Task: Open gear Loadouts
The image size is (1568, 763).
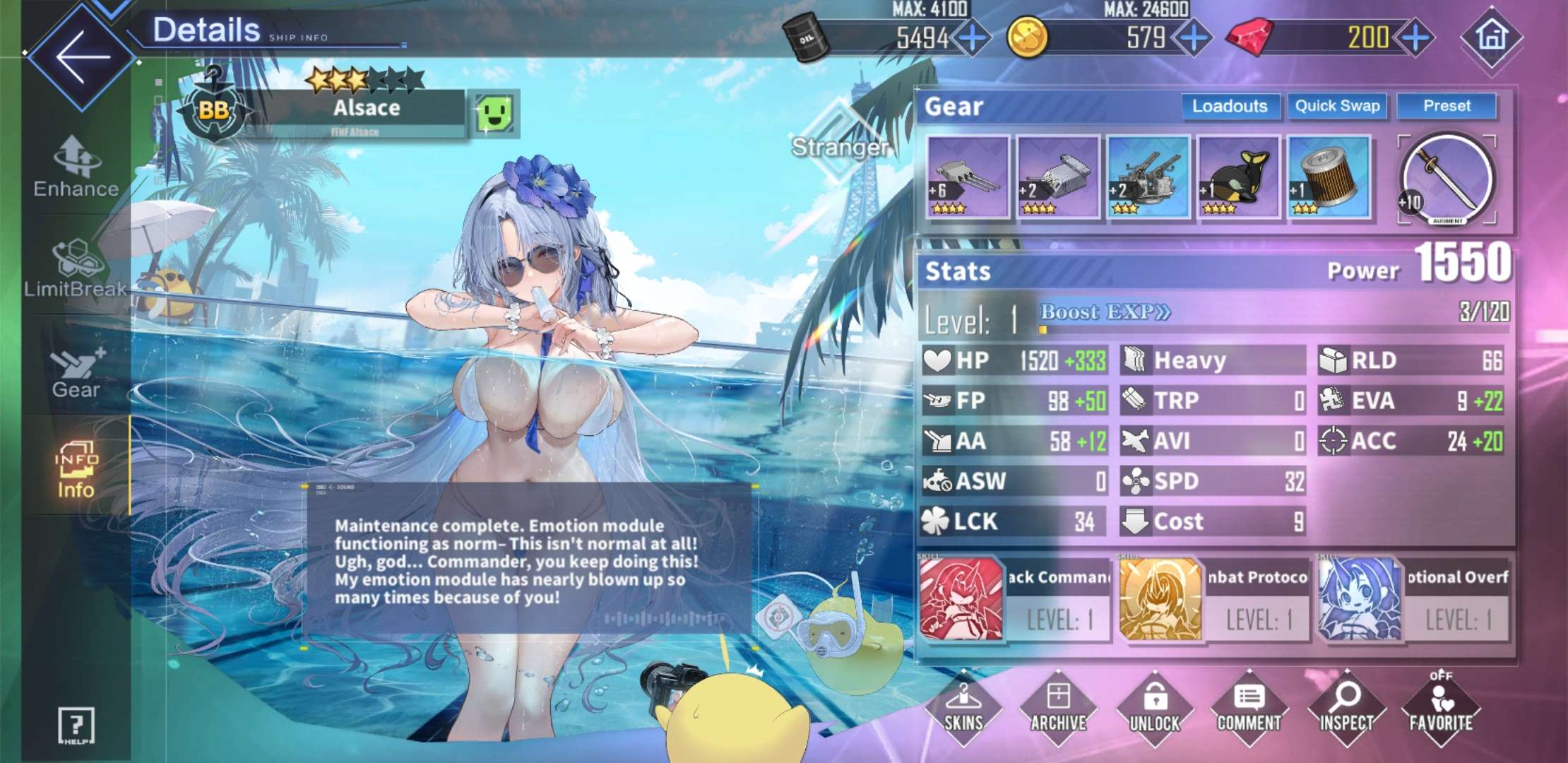Action: [1230, 106]
